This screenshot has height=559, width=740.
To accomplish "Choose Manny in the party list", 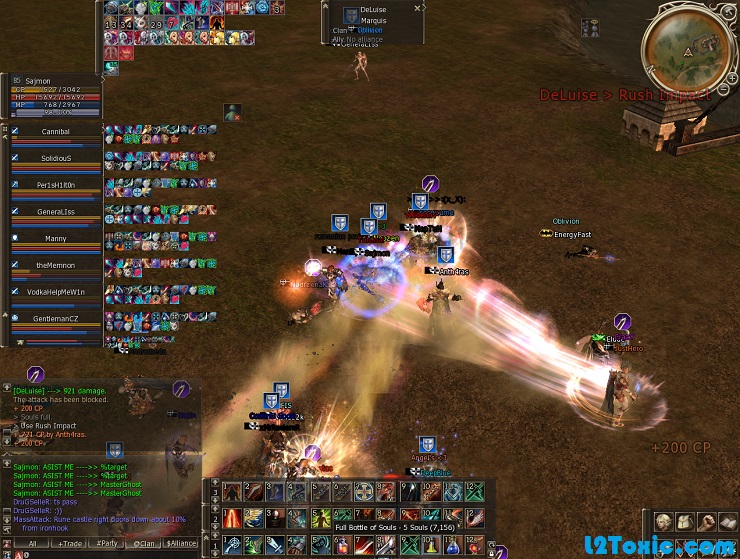I will click(x=55, y=239).
